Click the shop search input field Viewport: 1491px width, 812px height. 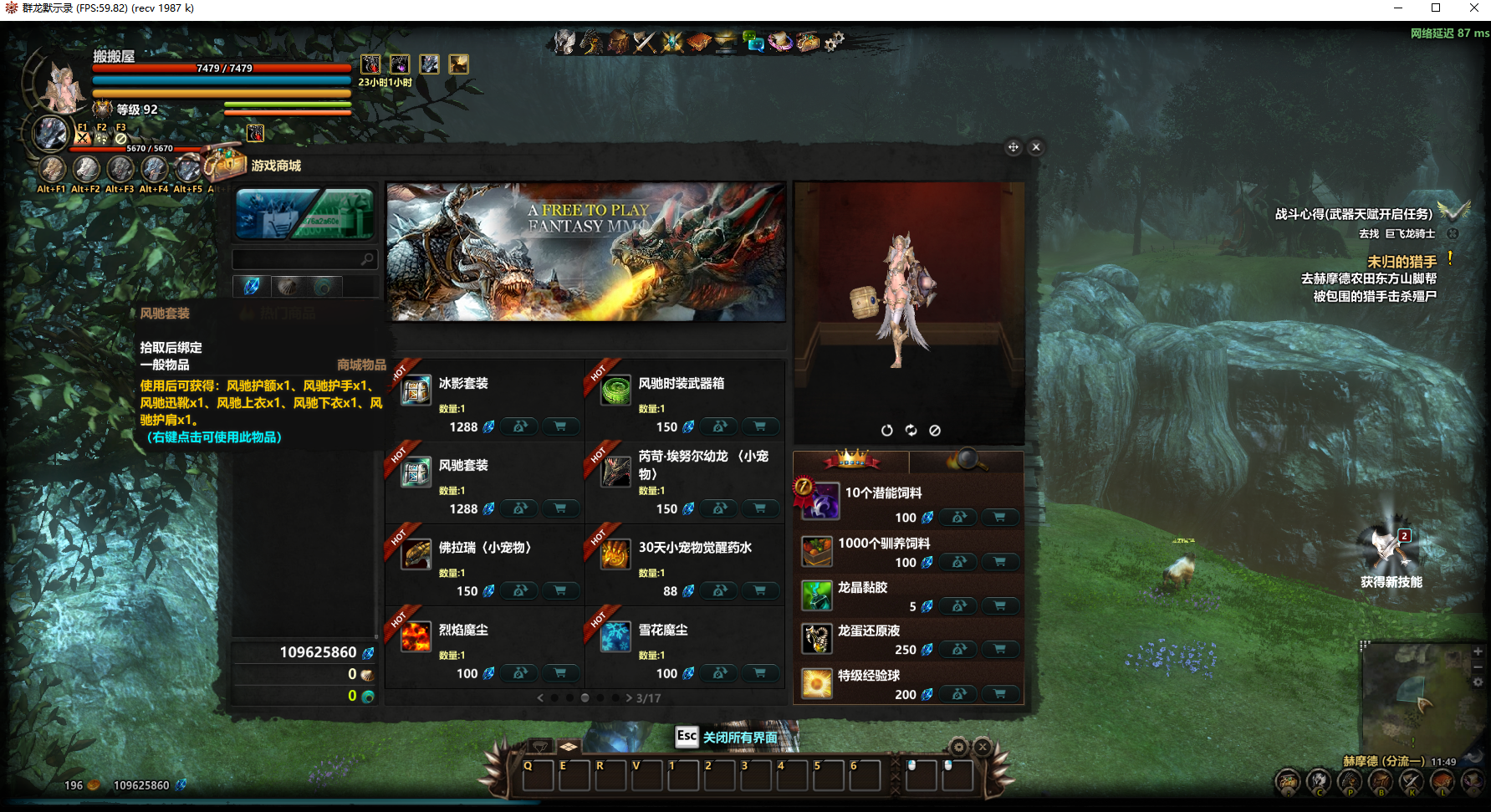tap(297, 259)
